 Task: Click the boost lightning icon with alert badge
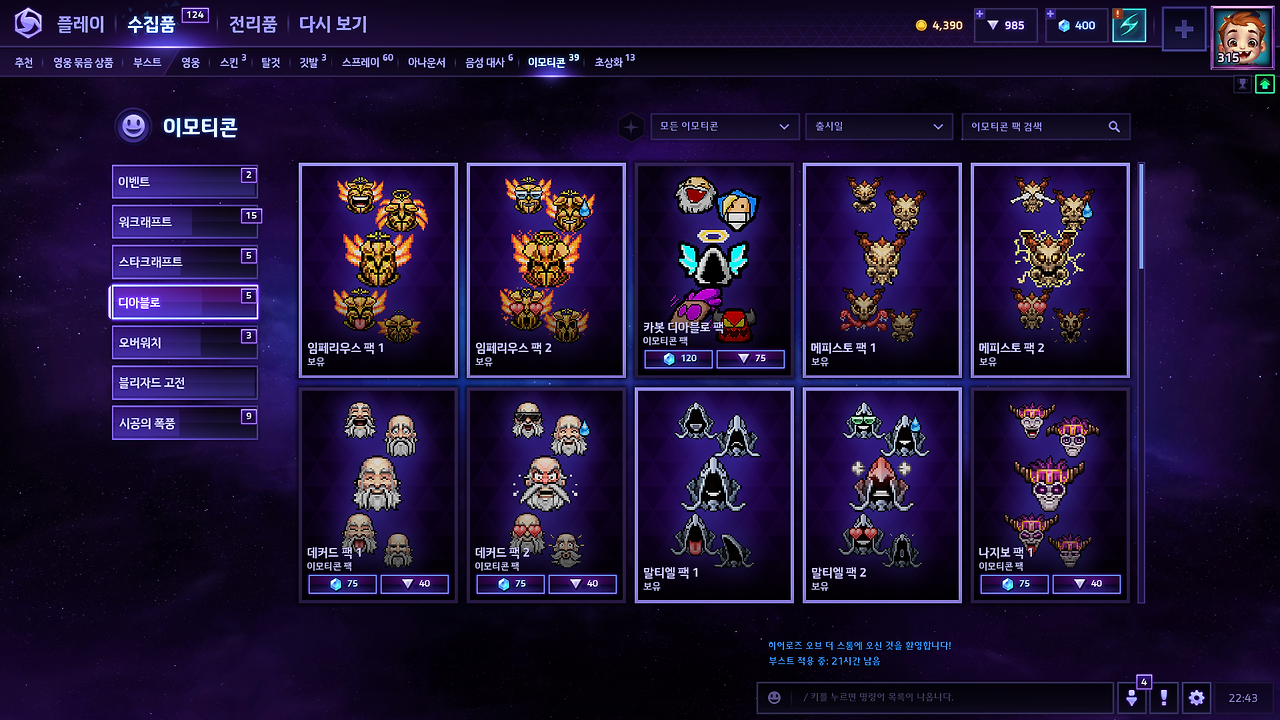(1131, 25)
